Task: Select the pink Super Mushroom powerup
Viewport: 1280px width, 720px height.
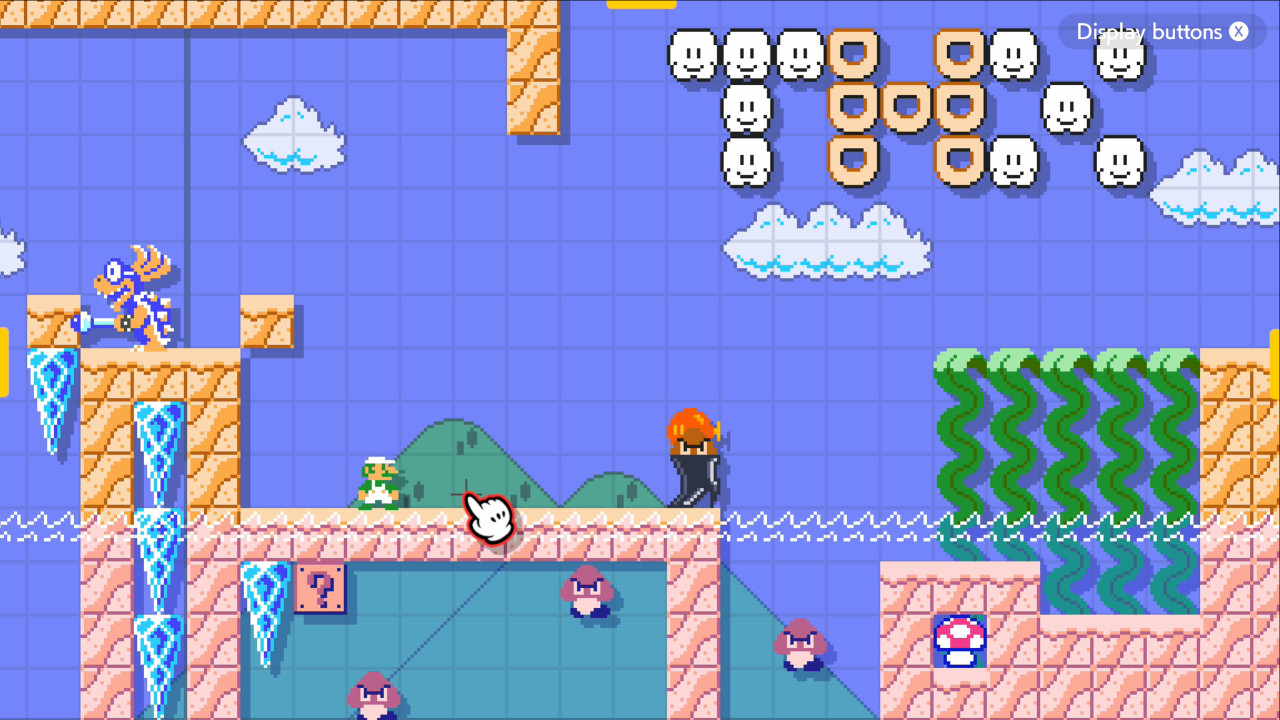Action: (x=958, y=641)
